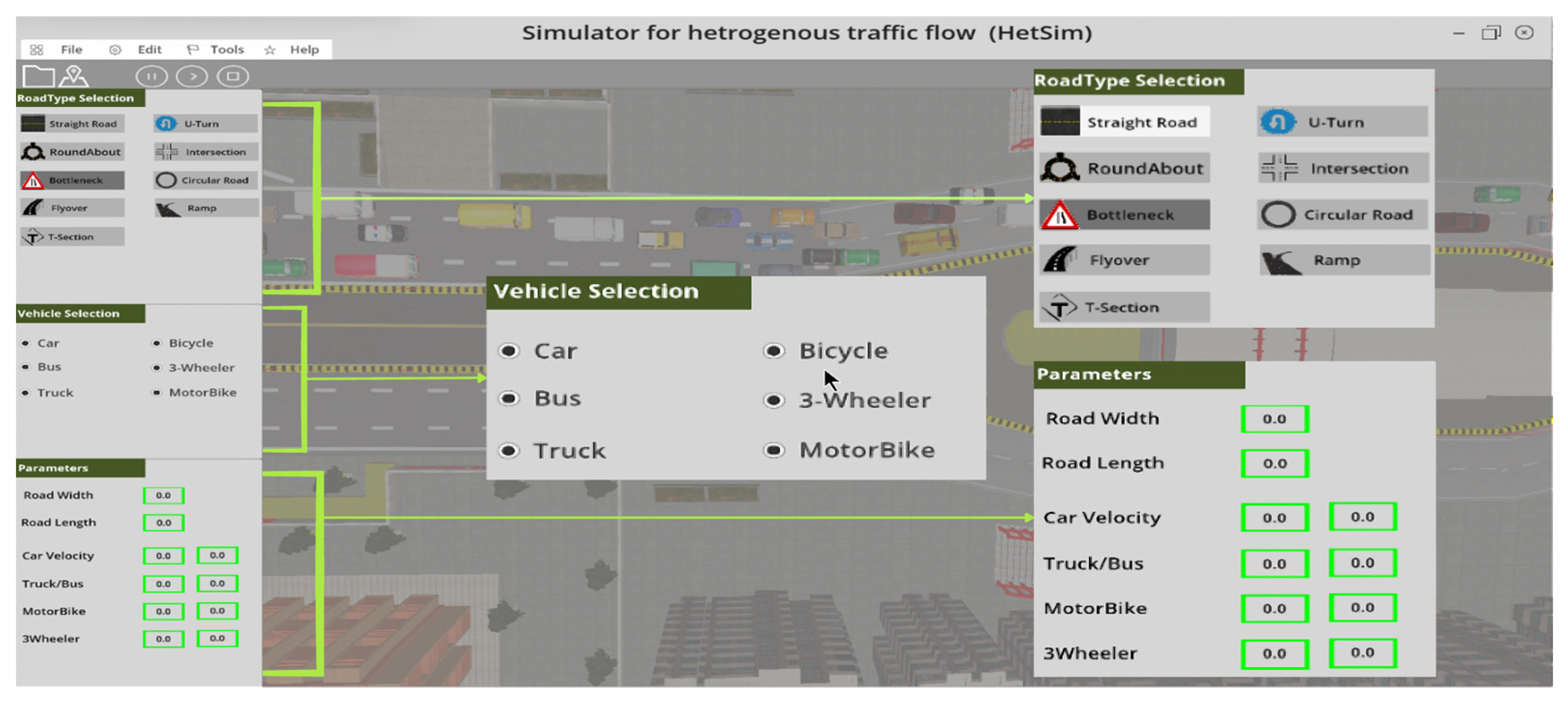
Task: Minimize the HetSim window
Action: pos(1459,33)
